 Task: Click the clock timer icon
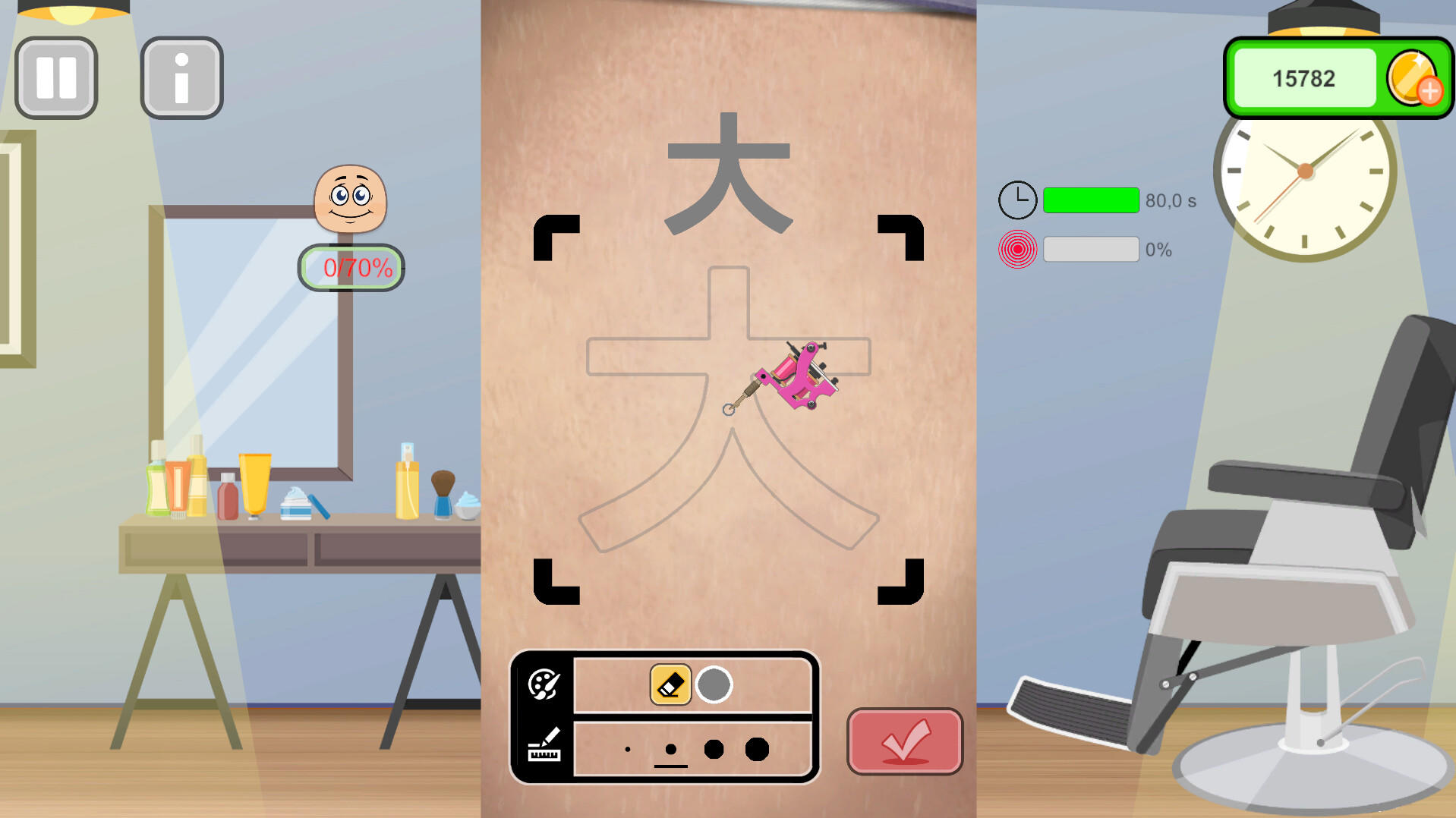coord(1017,200)
